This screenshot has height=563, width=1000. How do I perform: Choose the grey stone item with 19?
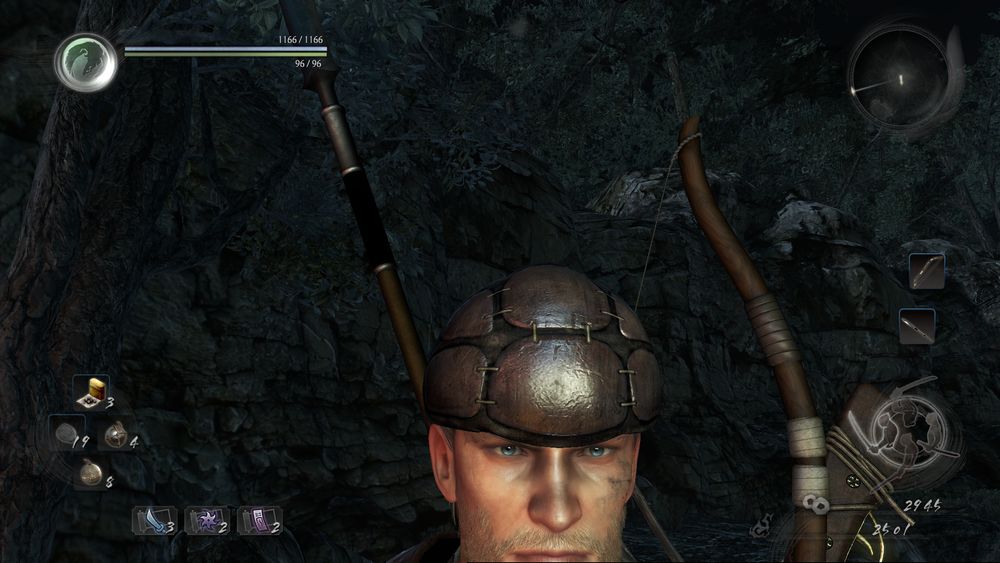[66, 434]
